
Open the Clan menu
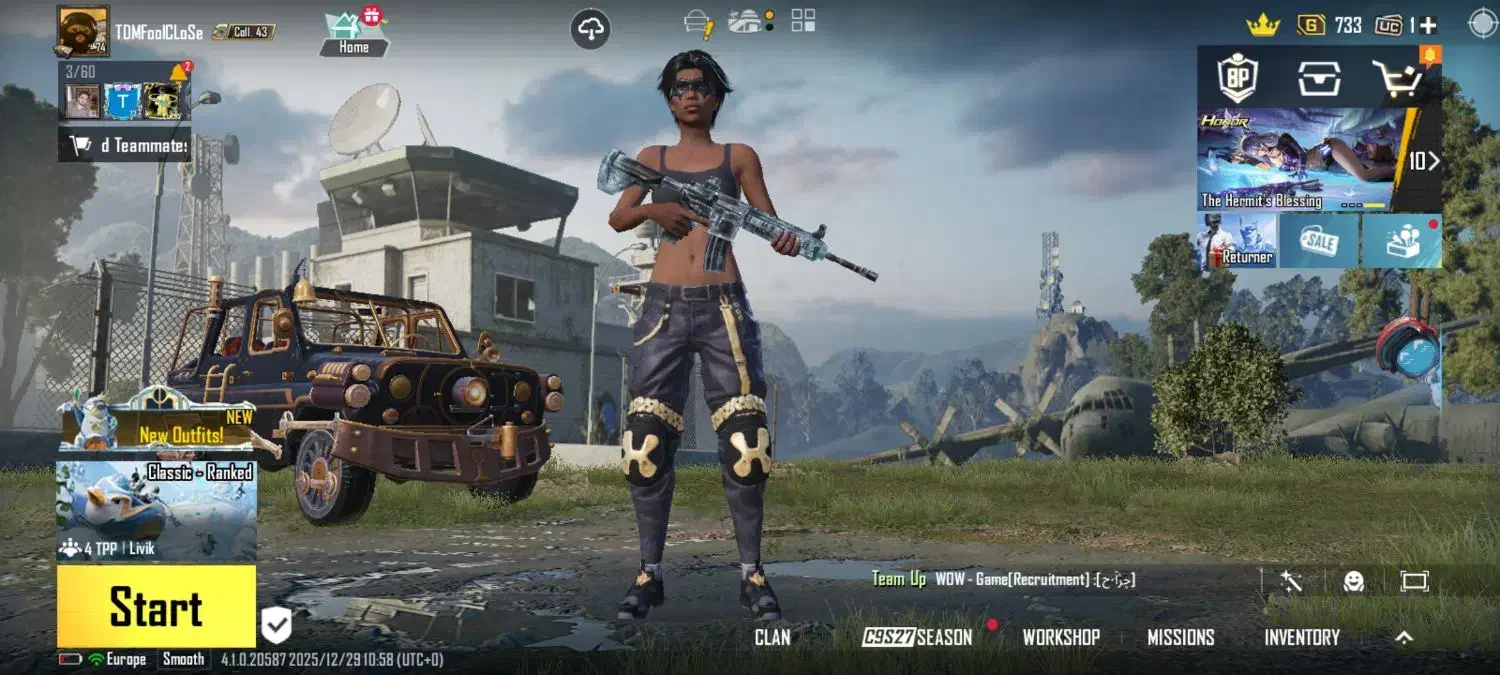[772, 638]
